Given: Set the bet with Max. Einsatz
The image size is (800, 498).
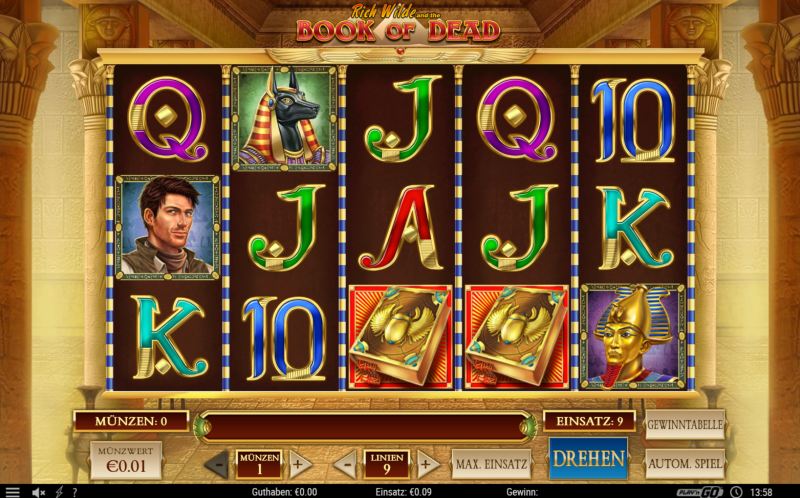Looking at the screenshot, I should [490, 464].
